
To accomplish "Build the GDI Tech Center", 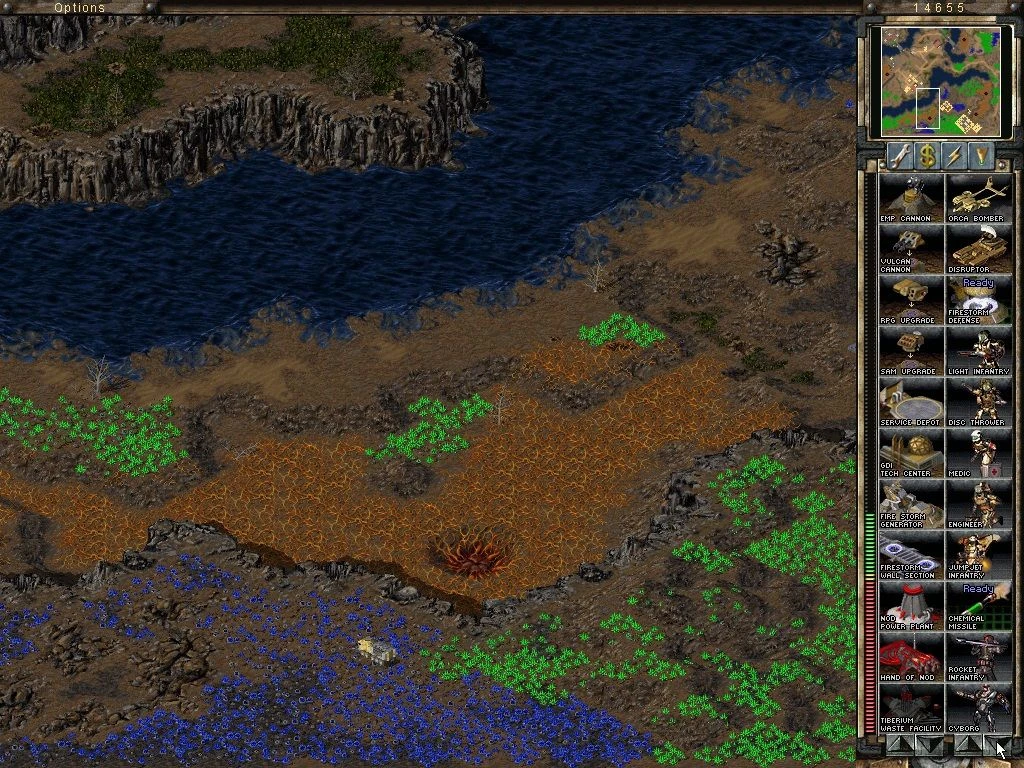I will (x=910, y=453).
